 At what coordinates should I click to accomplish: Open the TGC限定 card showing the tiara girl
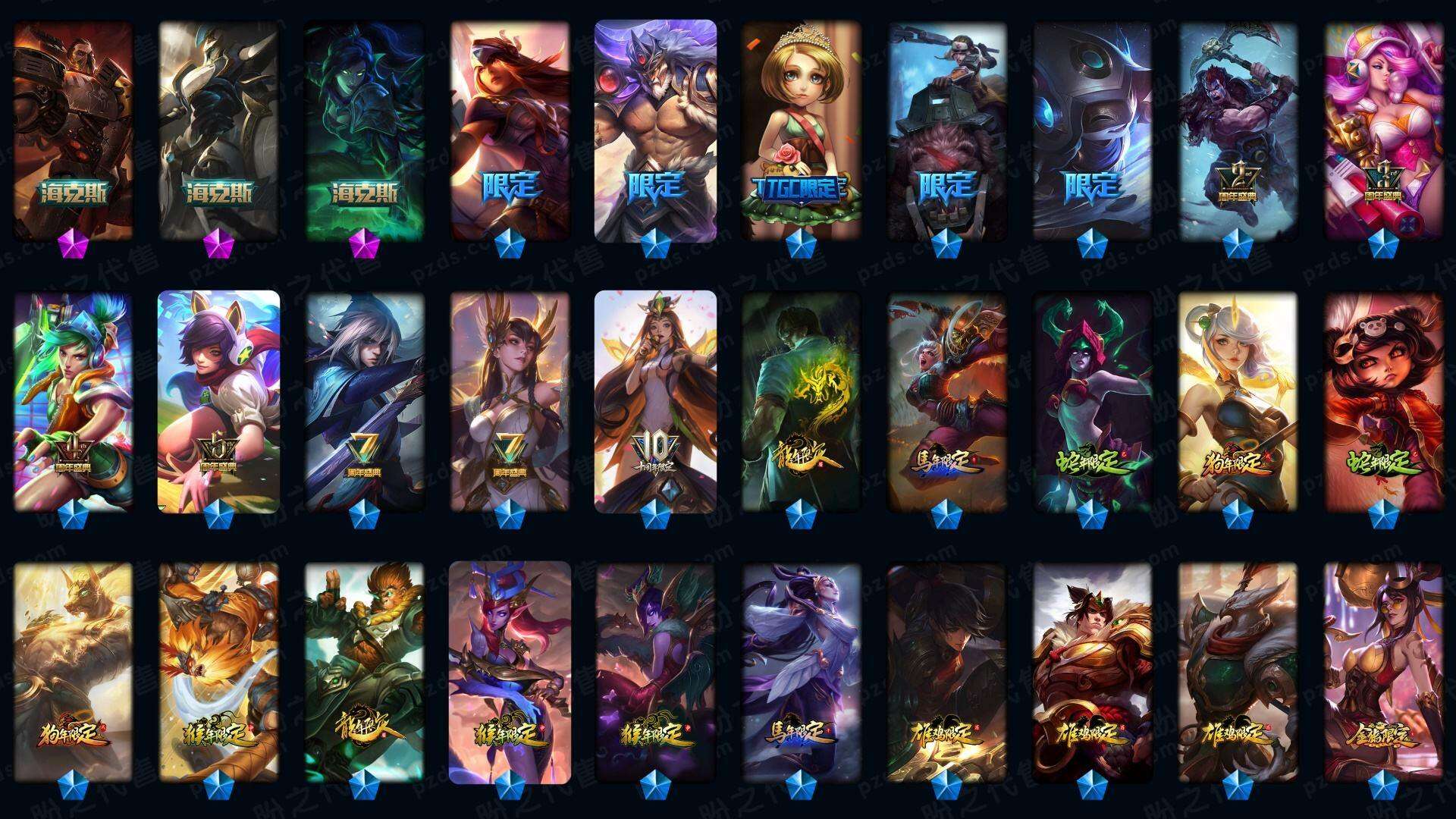click(x=801, y=130)
